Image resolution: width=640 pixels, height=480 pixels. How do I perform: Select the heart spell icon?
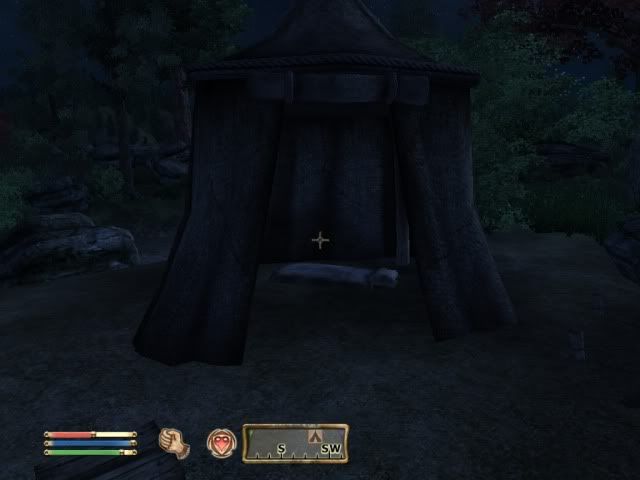(x=220, y=441)
